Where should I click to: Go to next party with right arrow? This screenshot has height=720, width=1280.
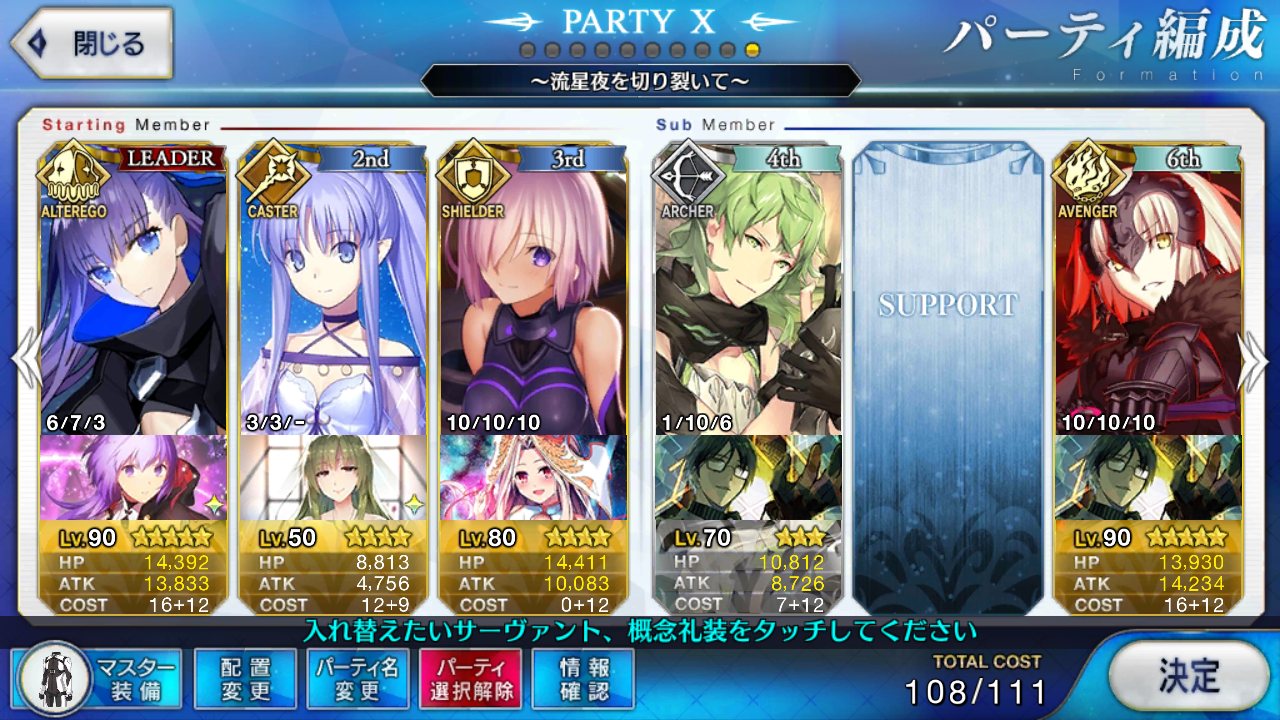click(1254, 360)
